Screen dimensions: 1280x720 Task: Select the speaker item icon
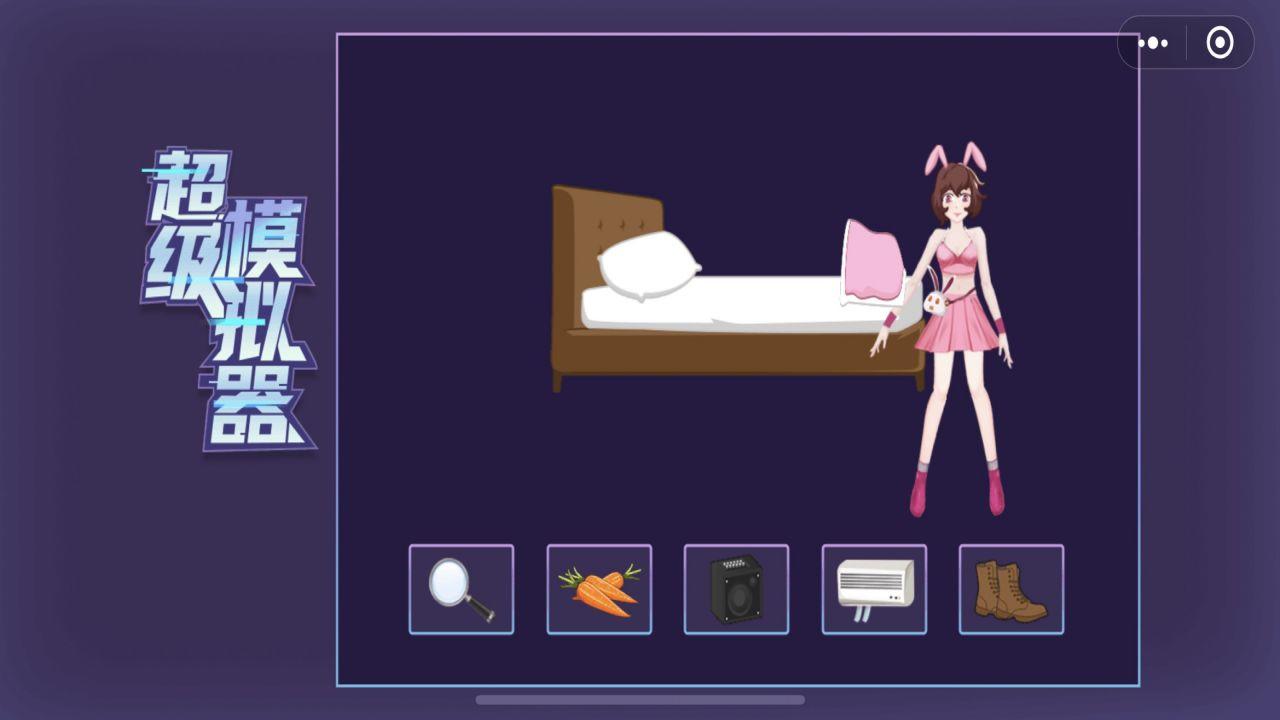pyautogui.click(x=737, y=588)
